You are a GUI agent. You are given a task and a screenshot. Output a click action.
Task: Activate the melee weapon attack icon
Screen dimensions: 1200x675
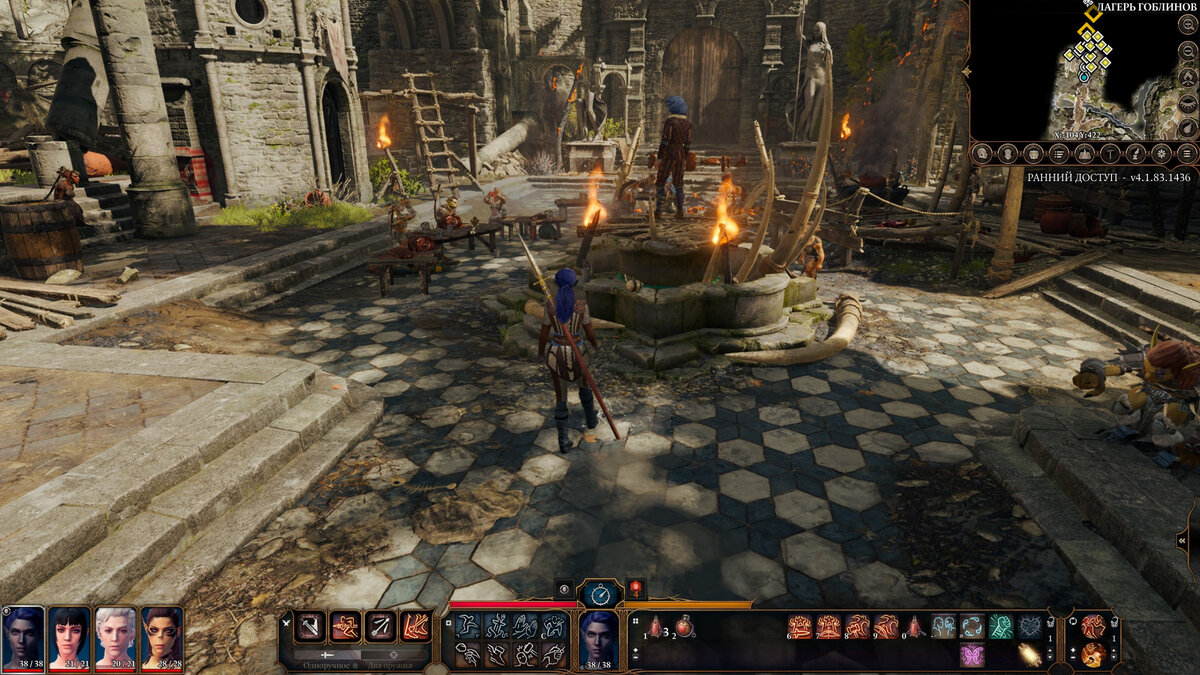pos(311,626)
